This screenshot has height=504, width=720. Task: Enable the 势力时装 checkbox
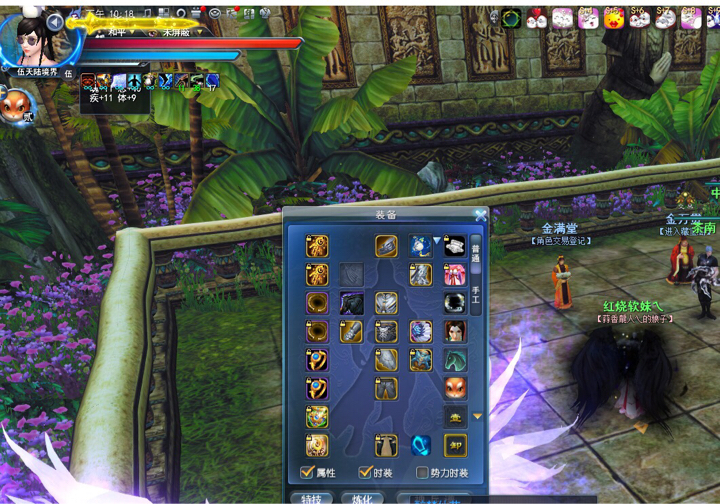click(422, 472)
